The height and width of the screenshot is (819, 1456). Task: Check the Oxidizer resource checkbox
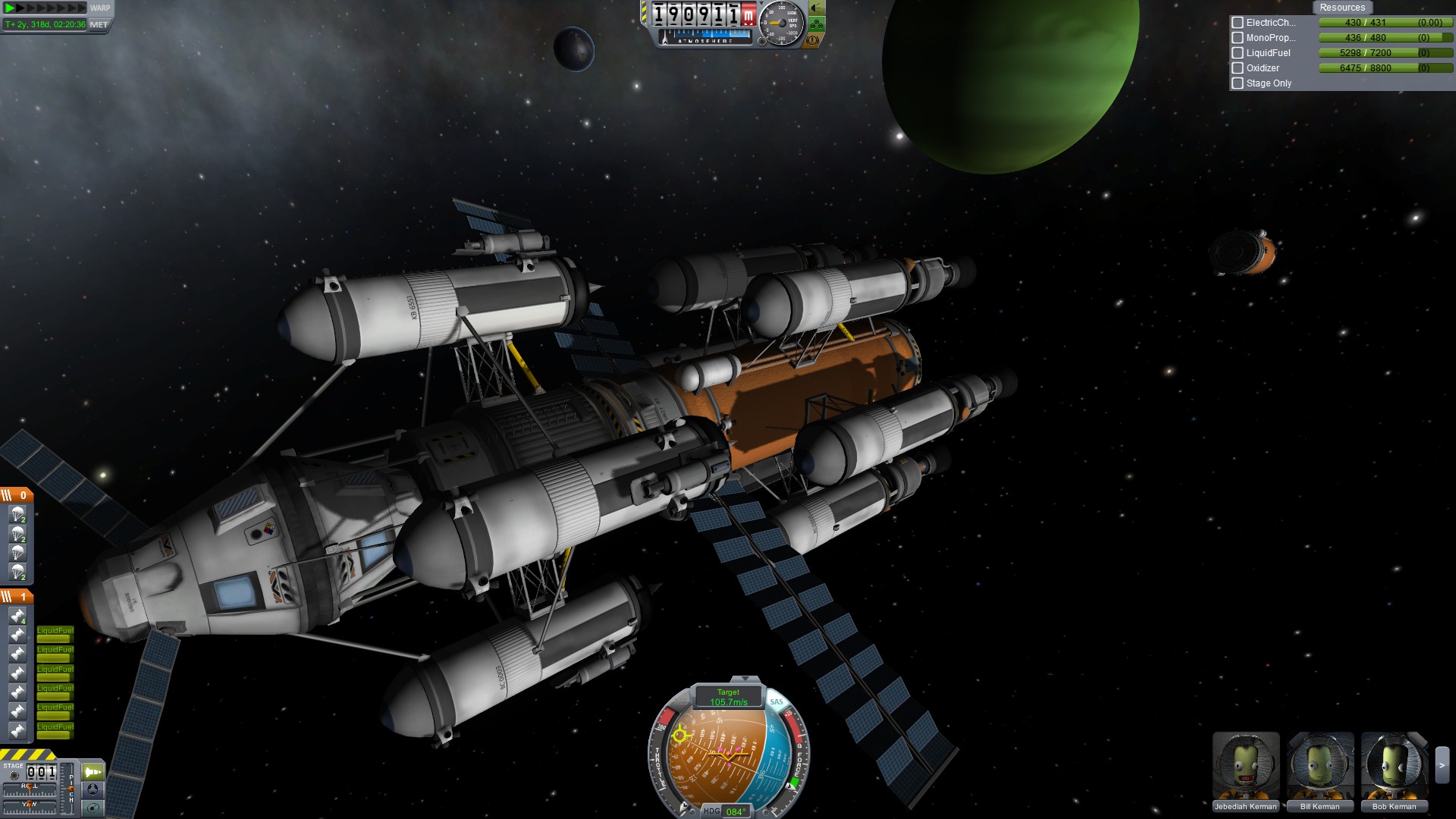pyautogui.click(x=1238, y=68)
